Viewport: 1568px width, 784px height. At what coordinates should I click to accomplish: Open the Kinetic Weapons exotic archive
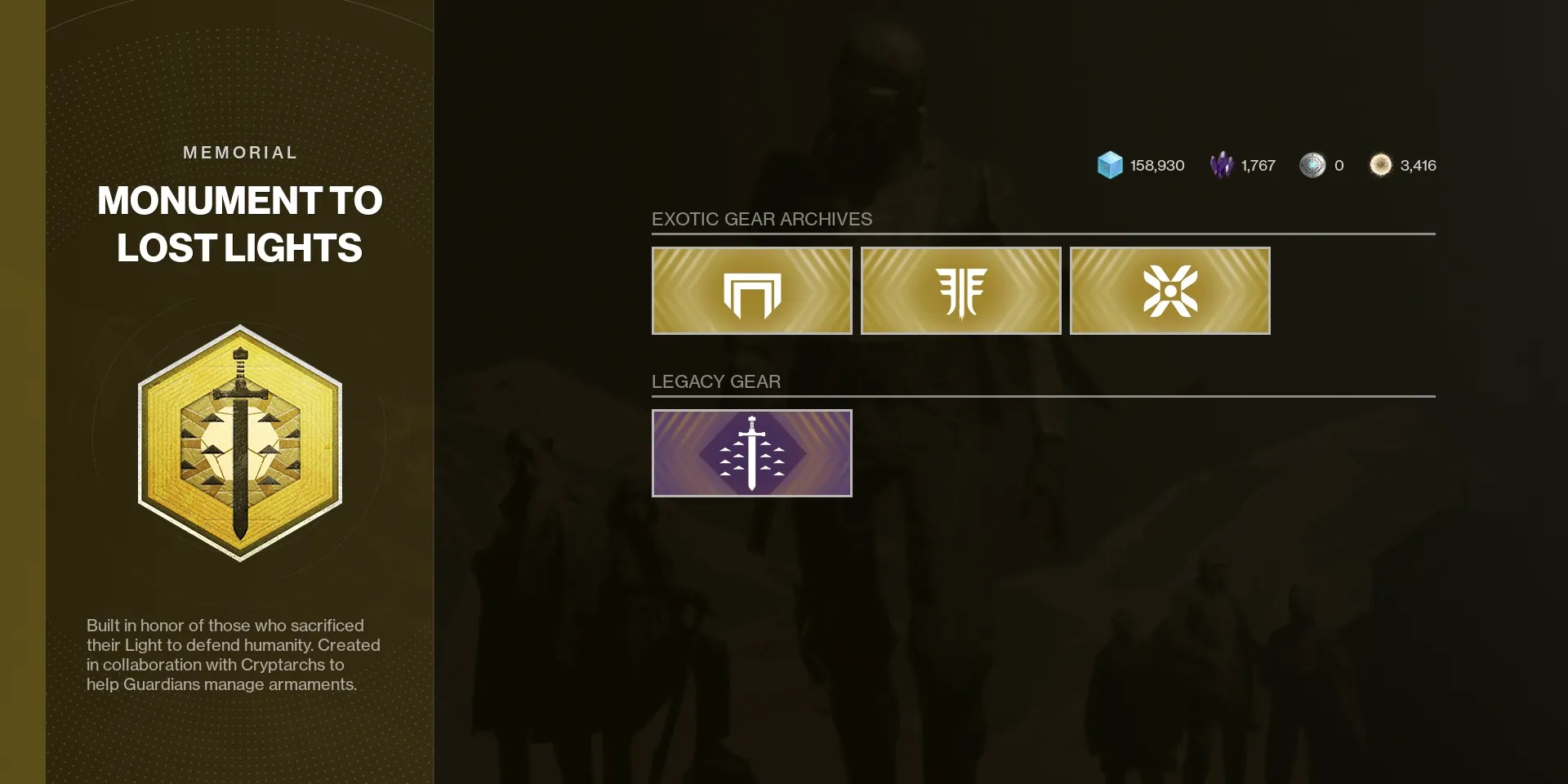tap(751, 290)
